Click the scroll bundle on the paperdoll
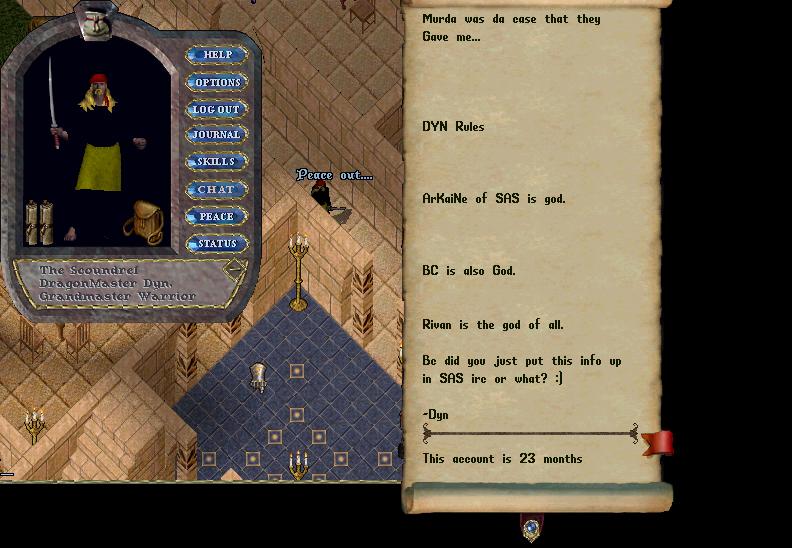The height and width of the screenshot is (548, 792). pyautogui.click(x=39, y=222)
